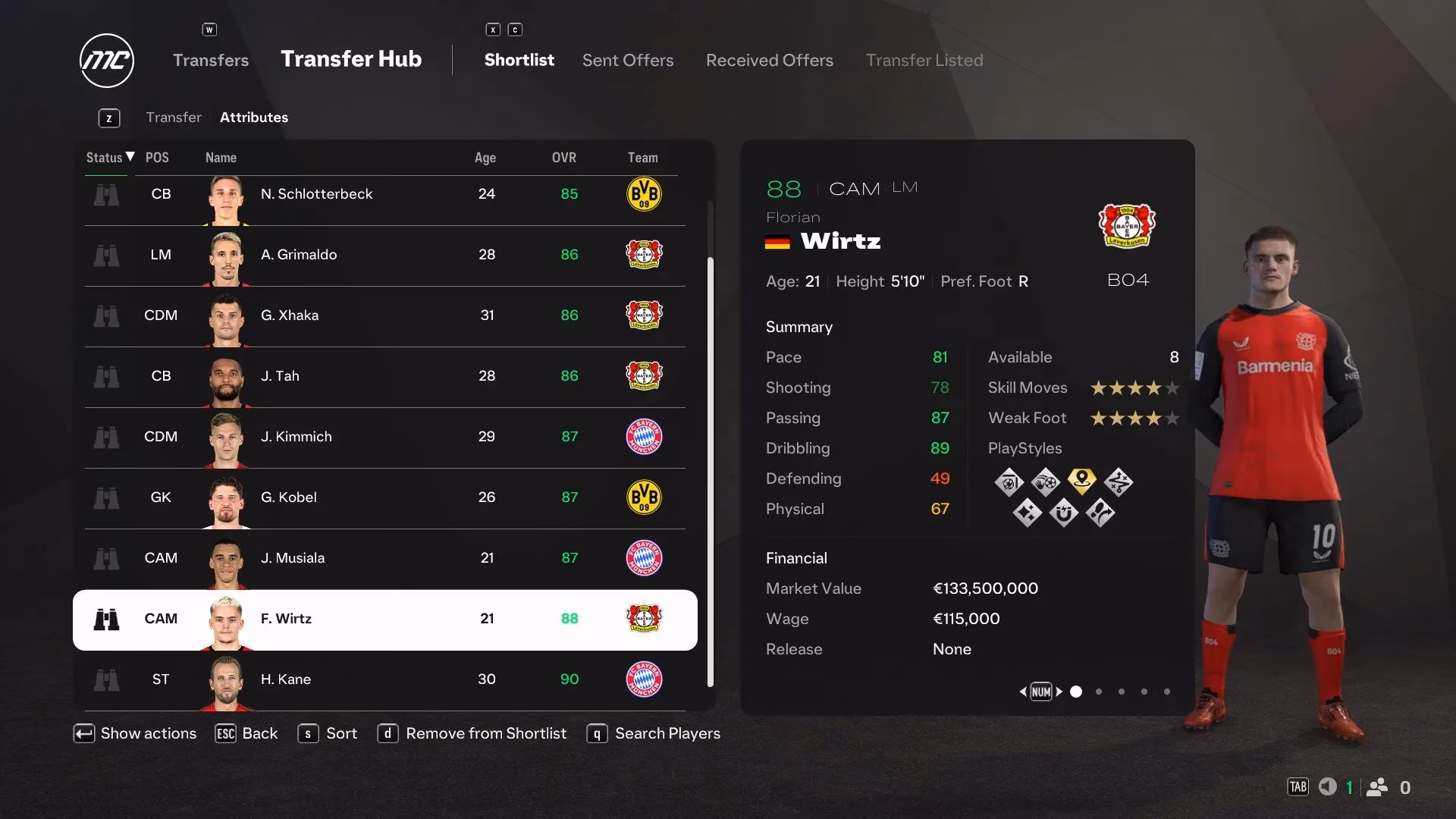Click the left arrow on the card page indicator
Screen dimensions: 1456x819
point(1024,692)
